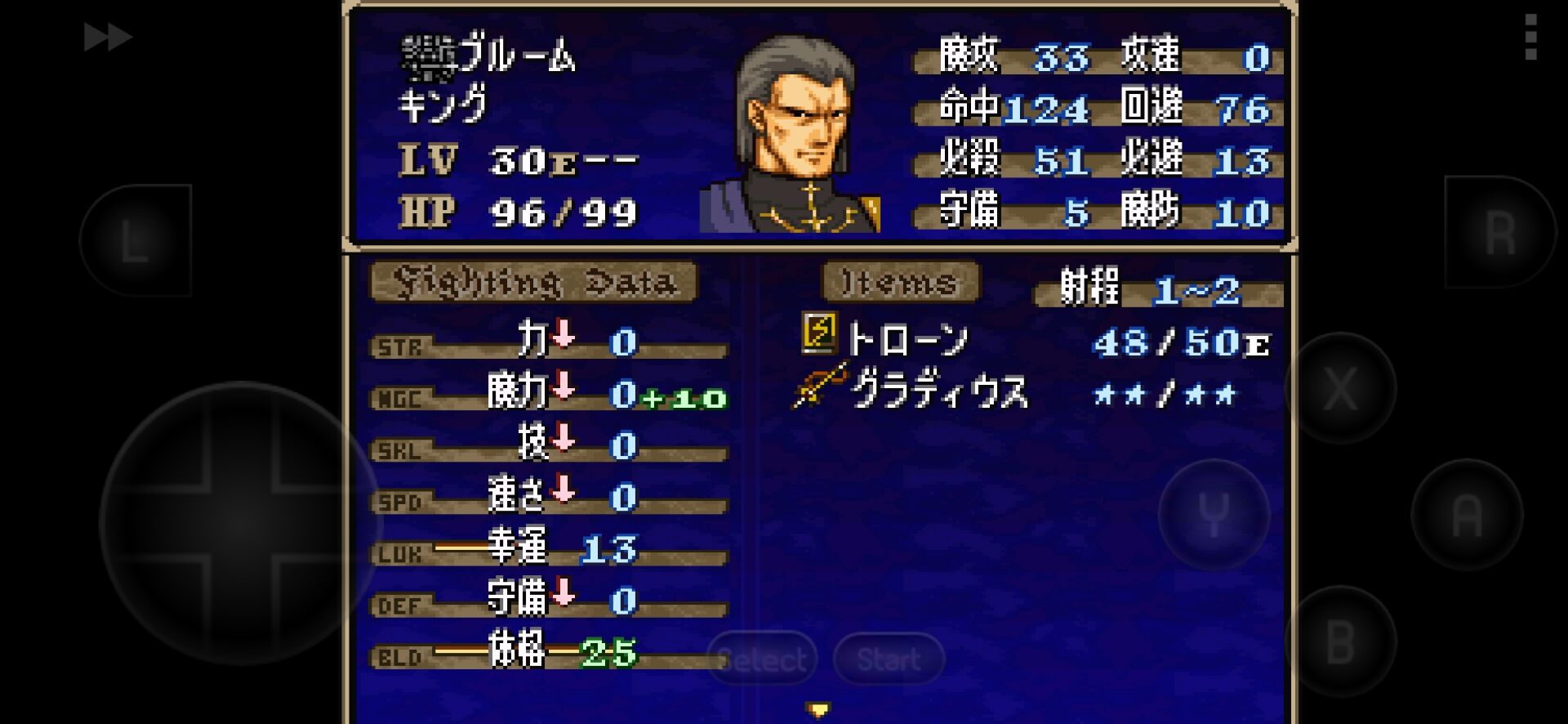Tap the on-screen Start button

point(889,659)
